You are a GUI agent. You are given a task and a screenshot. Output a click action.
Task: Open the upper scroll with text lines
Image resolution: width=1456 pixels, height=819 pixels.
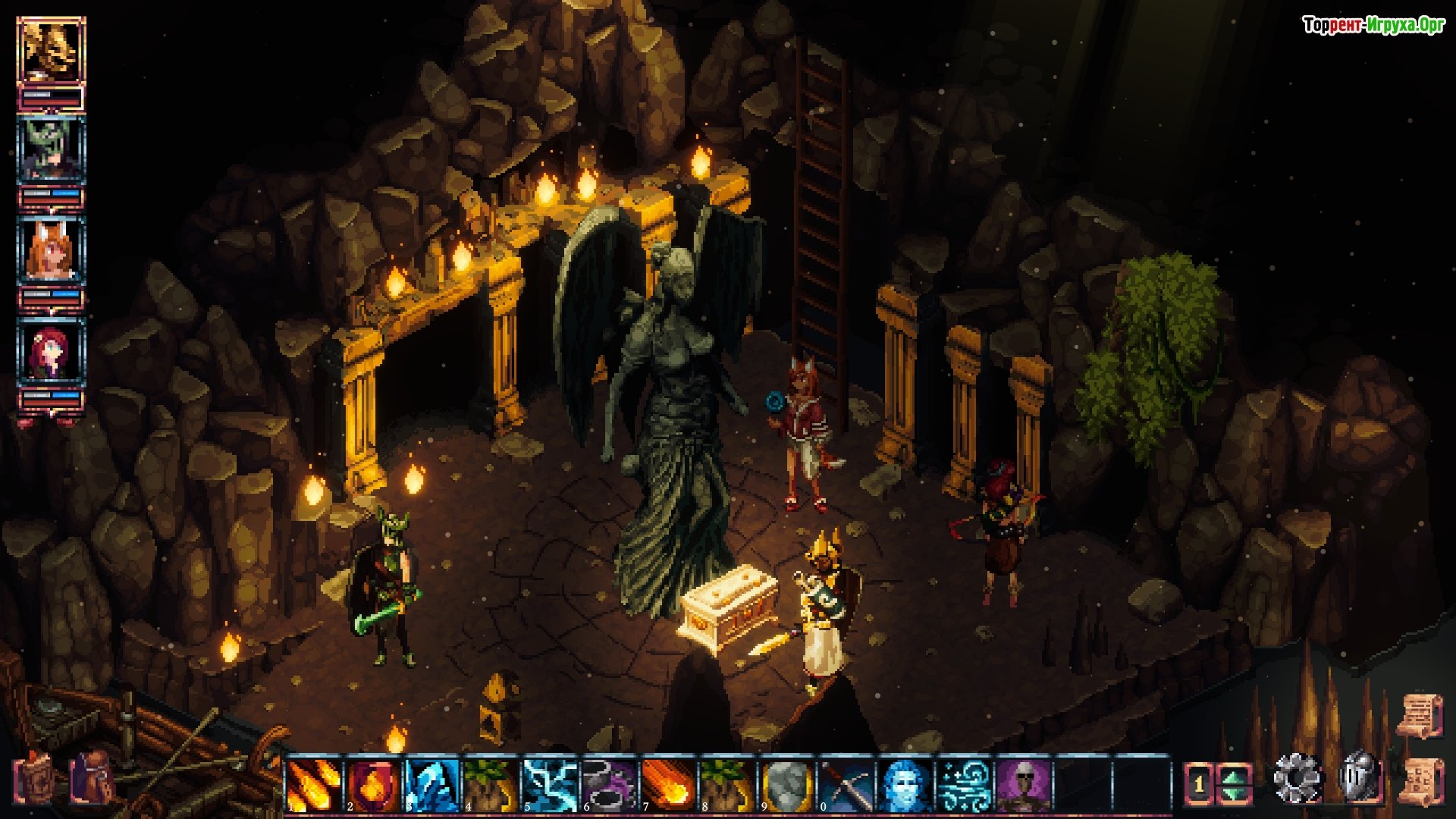point(1420,714)
